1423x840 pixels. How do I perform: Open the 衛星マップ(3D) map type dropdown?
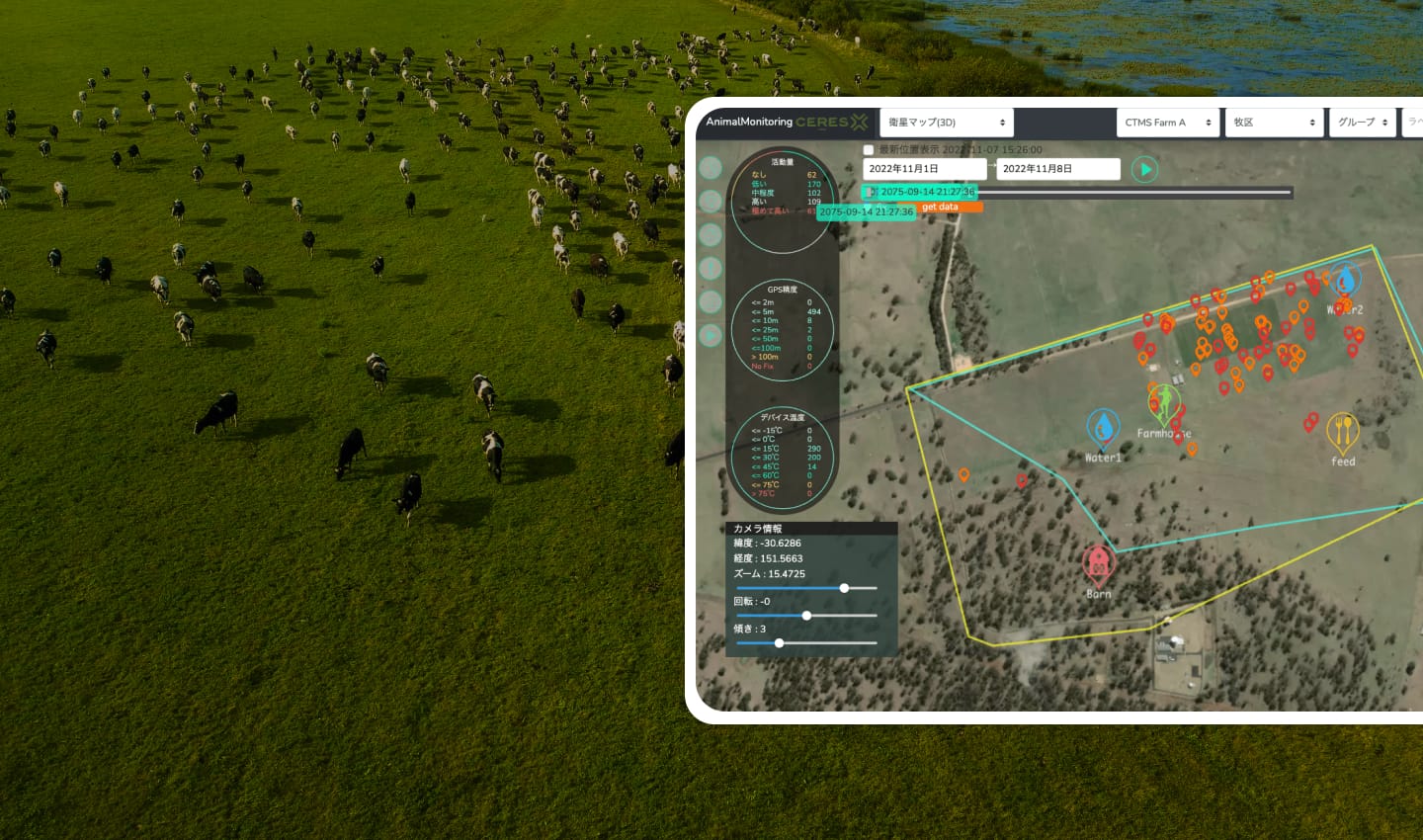pyautogui.click(x=946, y=123)
